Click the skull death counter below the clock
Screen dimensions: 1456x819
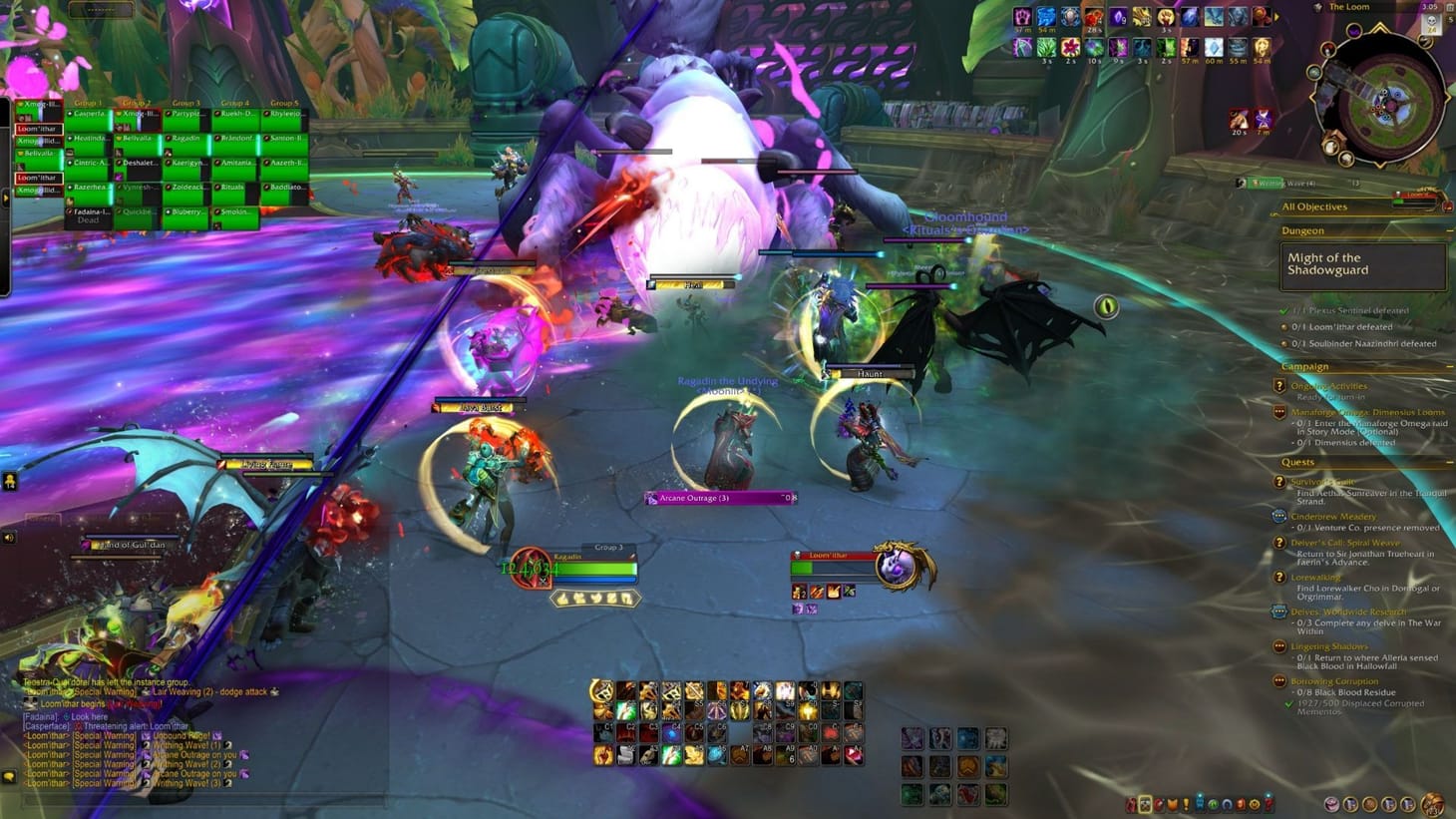click(x=1432, y=26)
